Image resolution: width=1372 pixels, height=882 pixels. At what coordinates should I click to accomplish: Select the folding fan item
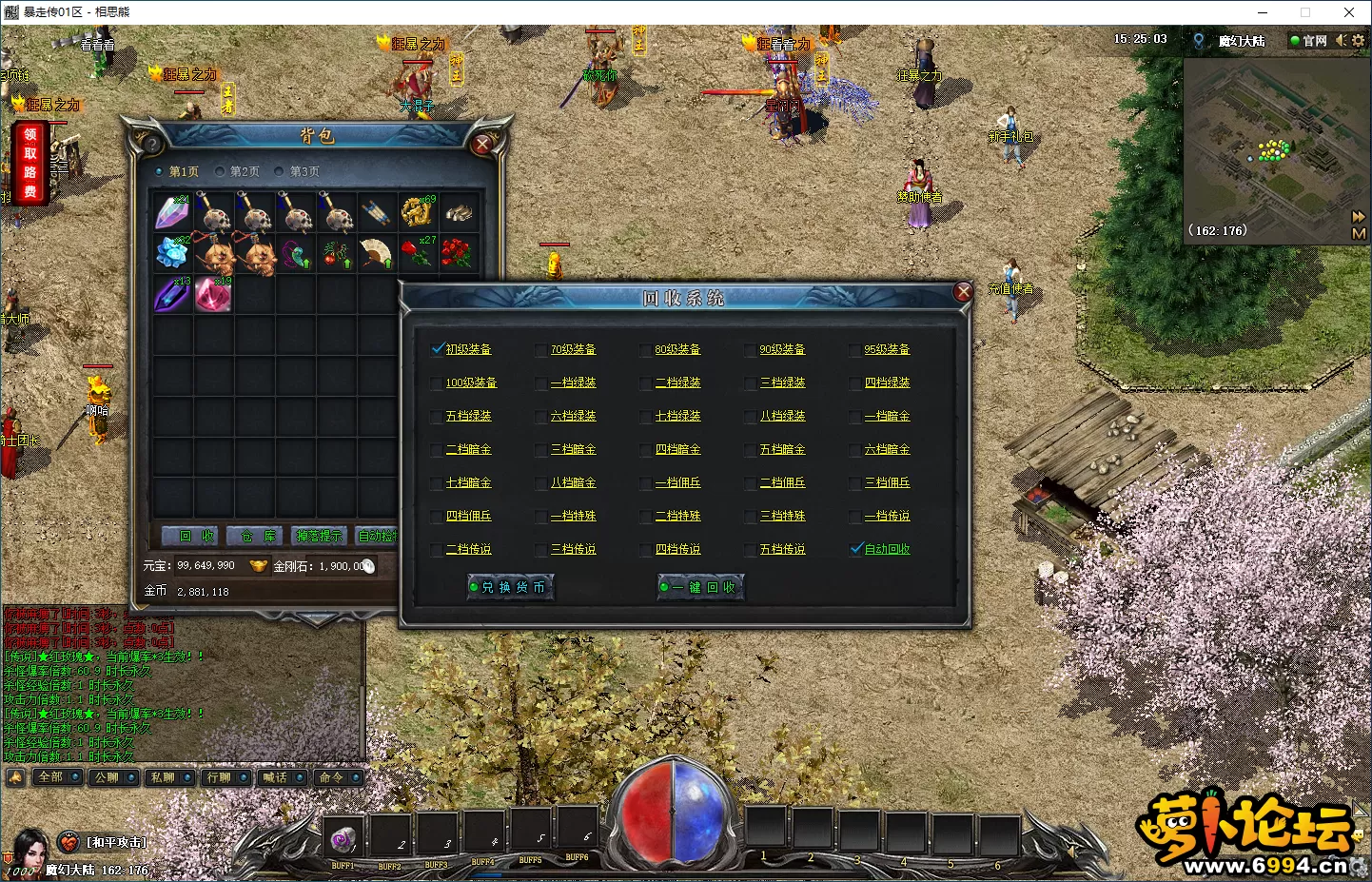pyautogui.click(x=376, y=253)
